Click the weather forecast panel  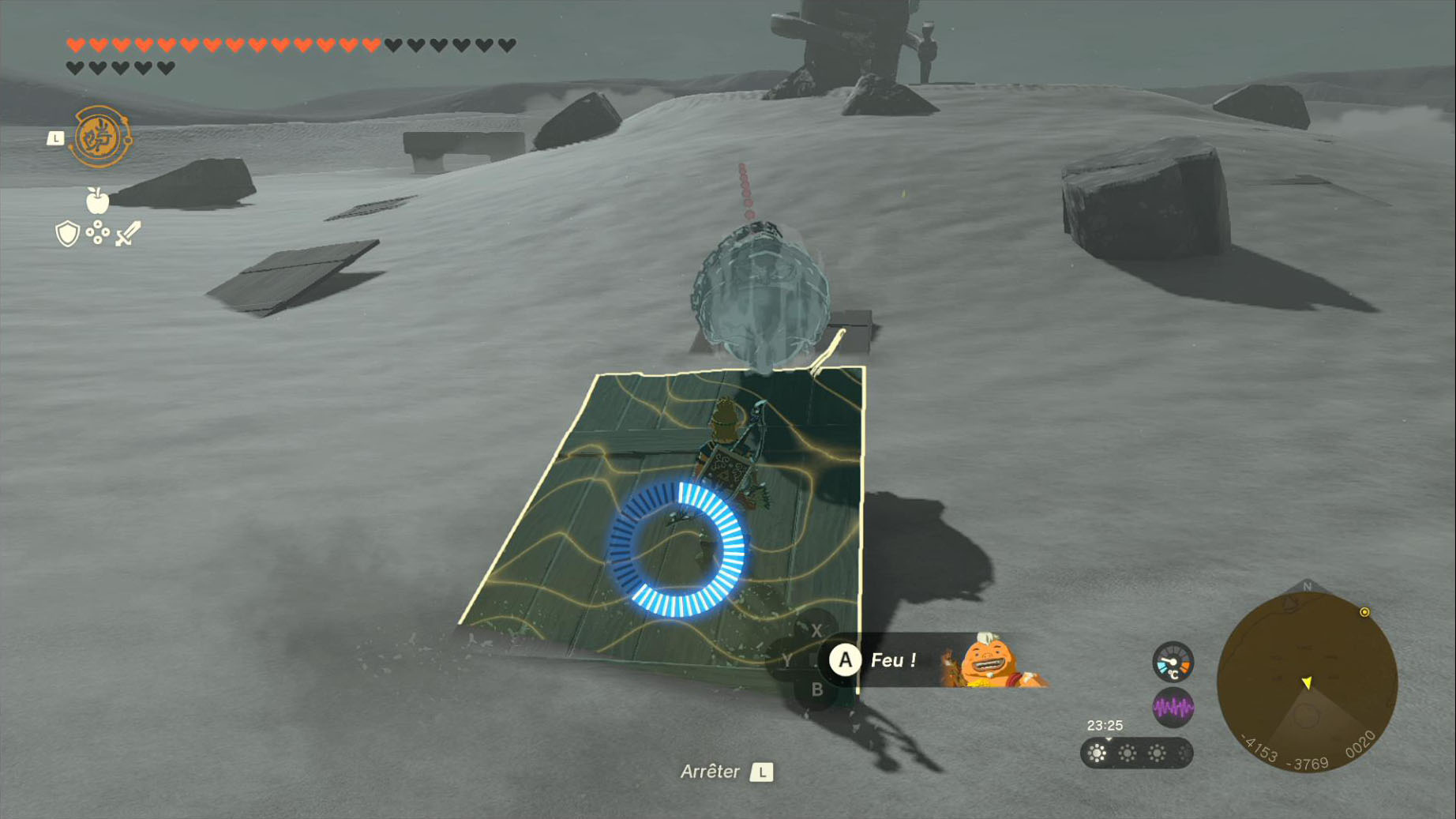click(x=1135, y=753)
